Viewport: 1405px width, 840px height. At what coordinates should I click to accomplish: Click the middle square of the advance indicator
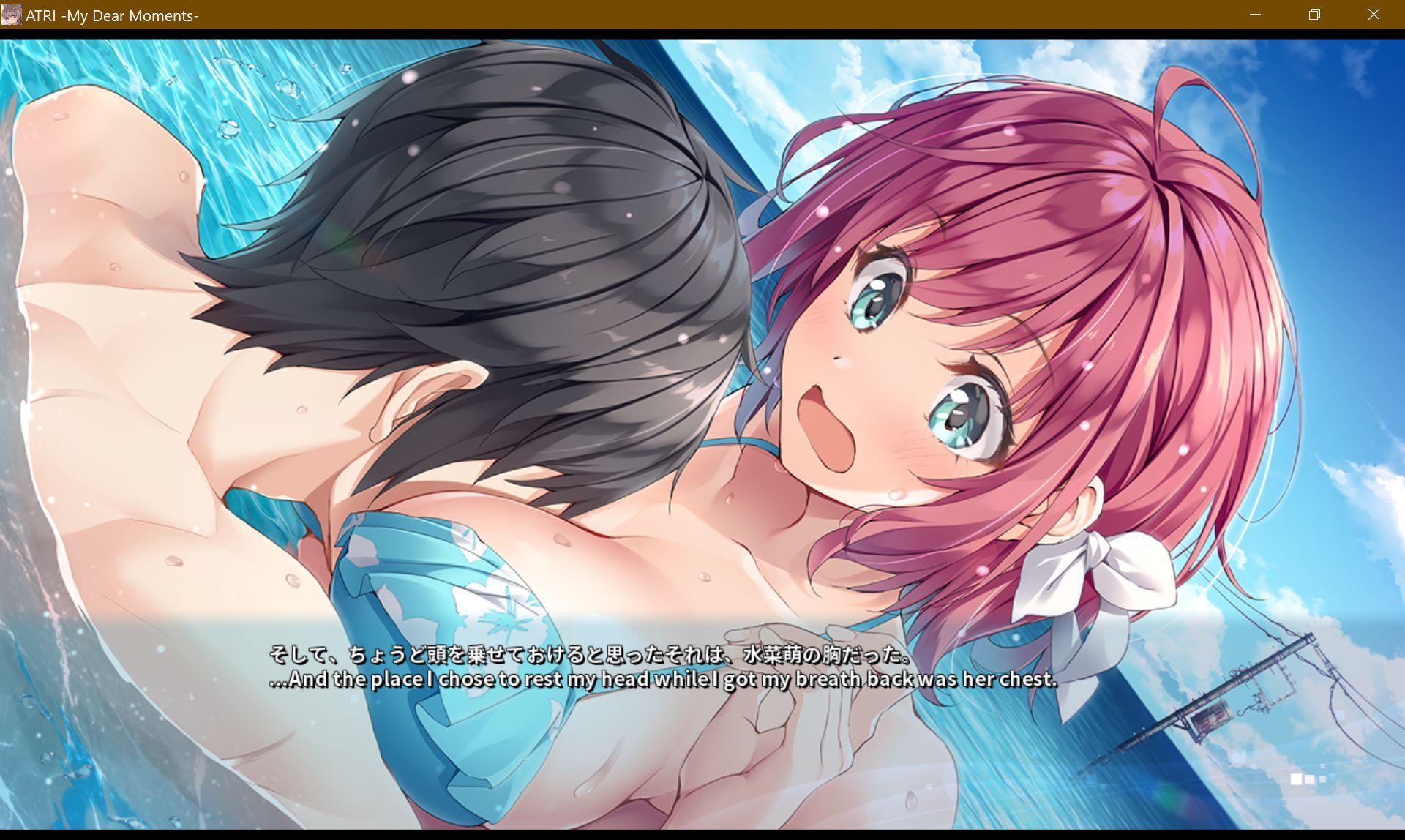pos(1310,779)
